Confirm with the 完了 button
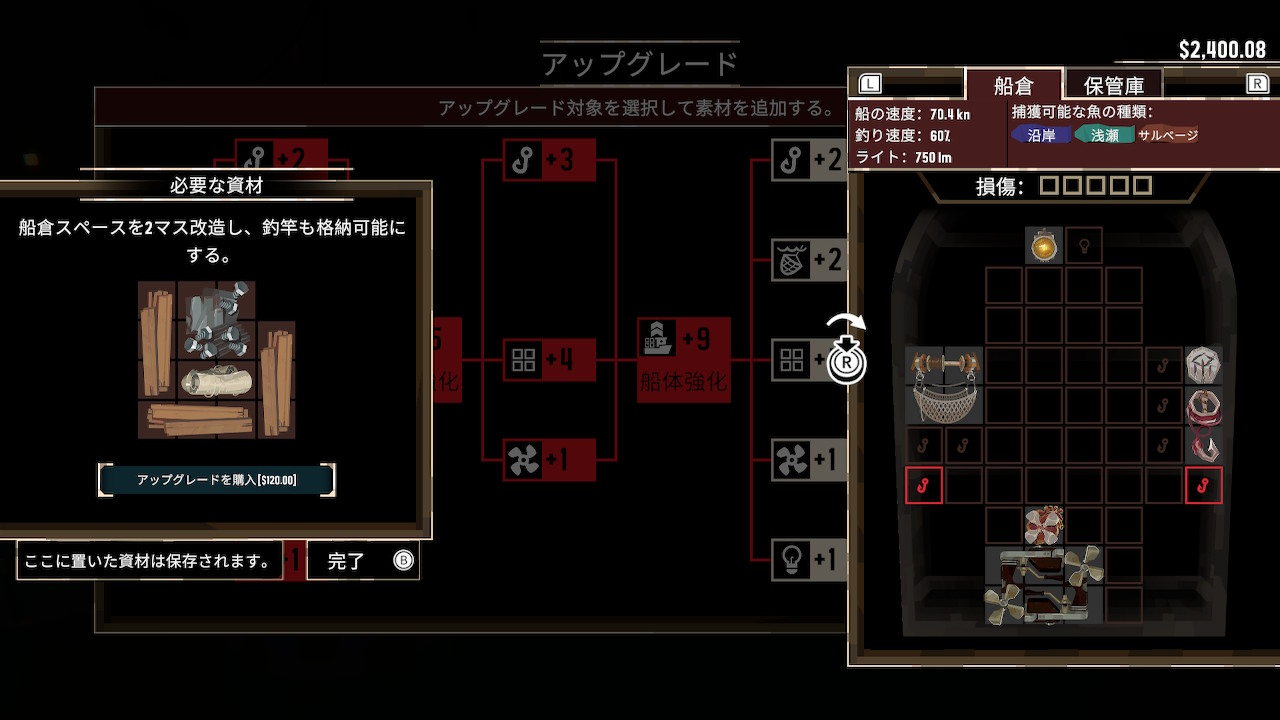Viewport: 1280px width, 720px height. 363,561
